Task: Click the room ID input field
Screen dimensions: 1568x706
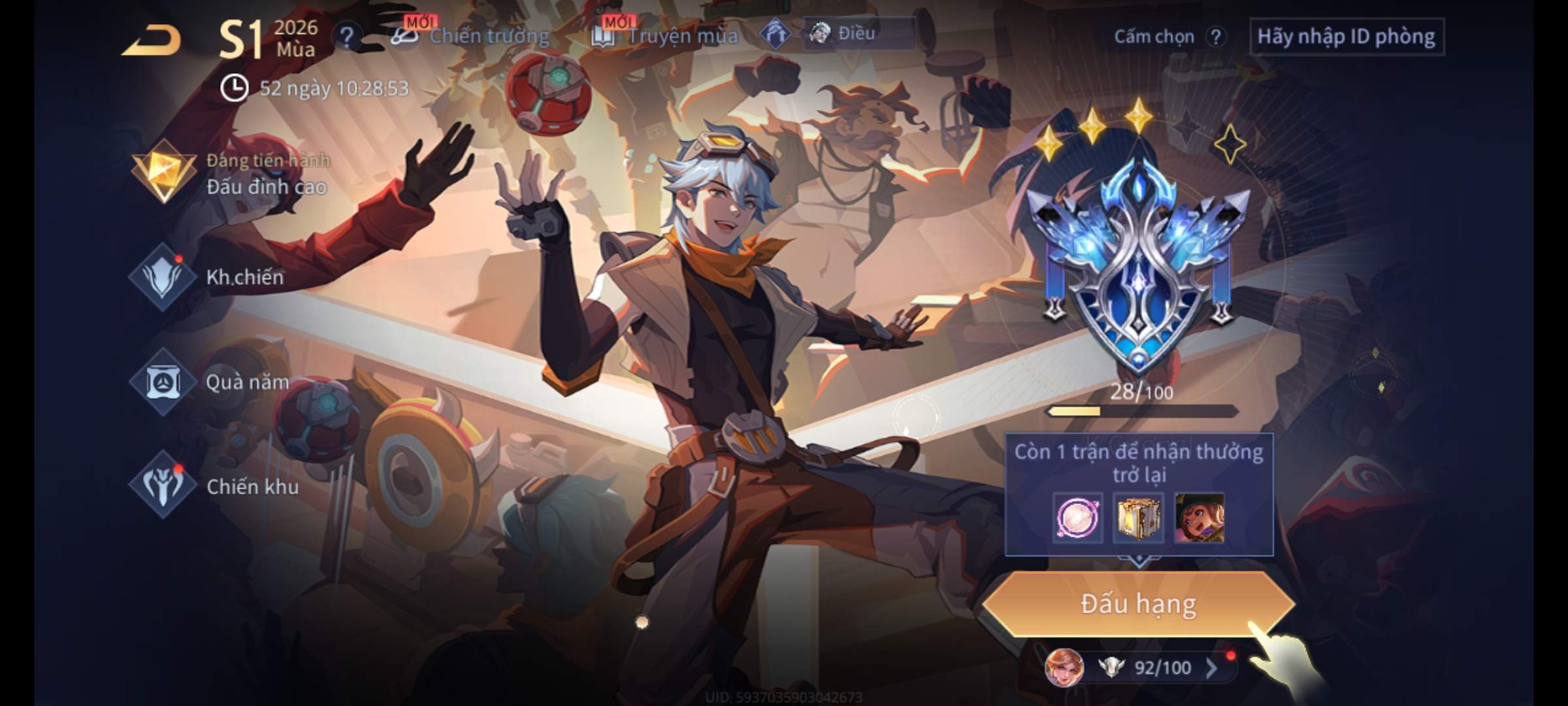Action: tap(1346, 37)
